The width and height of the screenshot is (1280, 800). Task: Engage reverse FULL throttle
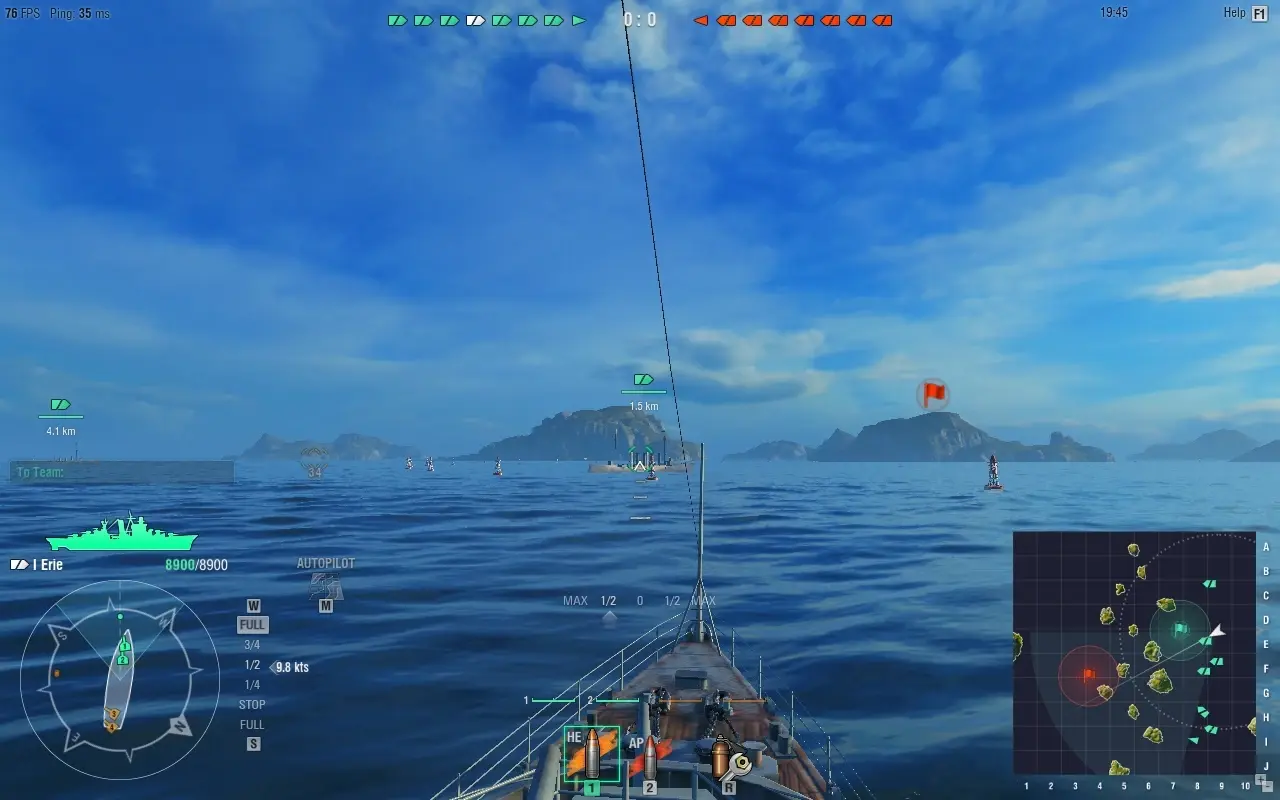click(x=252, y=724)
